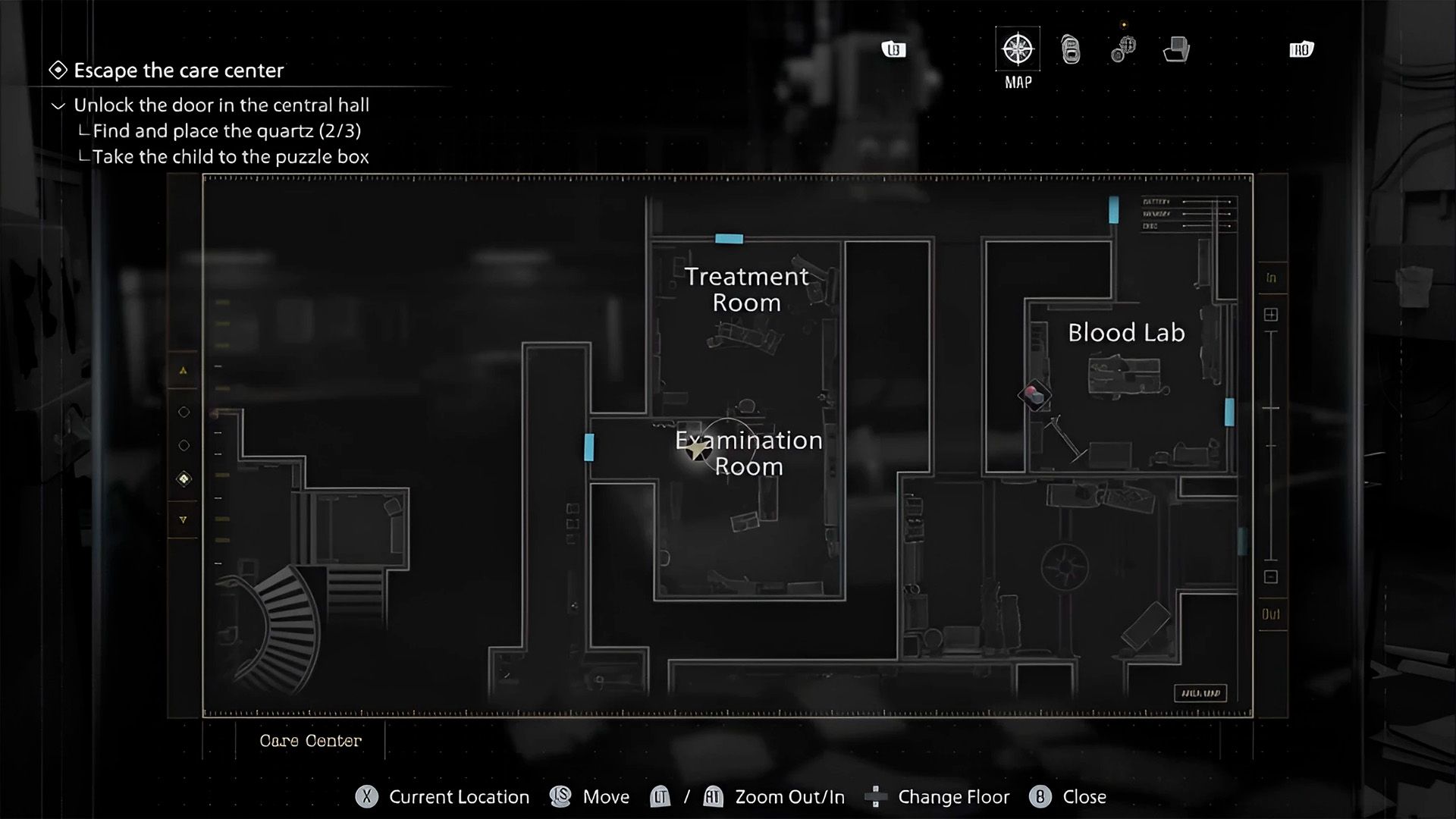Select the Escape the care center objective

[x=178, y=71]
